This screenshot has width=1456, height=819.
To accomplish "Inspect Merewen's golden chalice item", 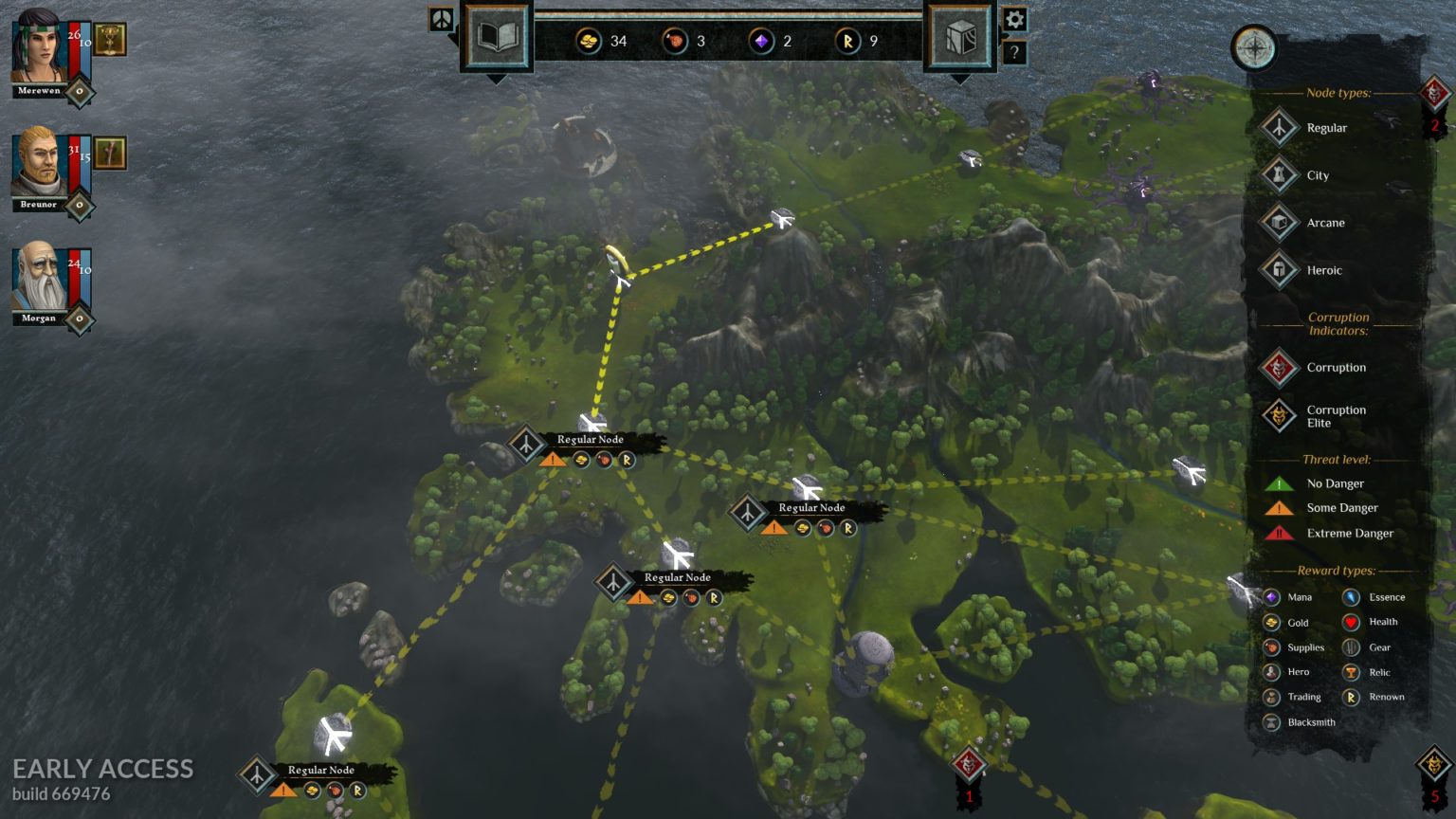I will pyautogui.click(x=110, y=39).
